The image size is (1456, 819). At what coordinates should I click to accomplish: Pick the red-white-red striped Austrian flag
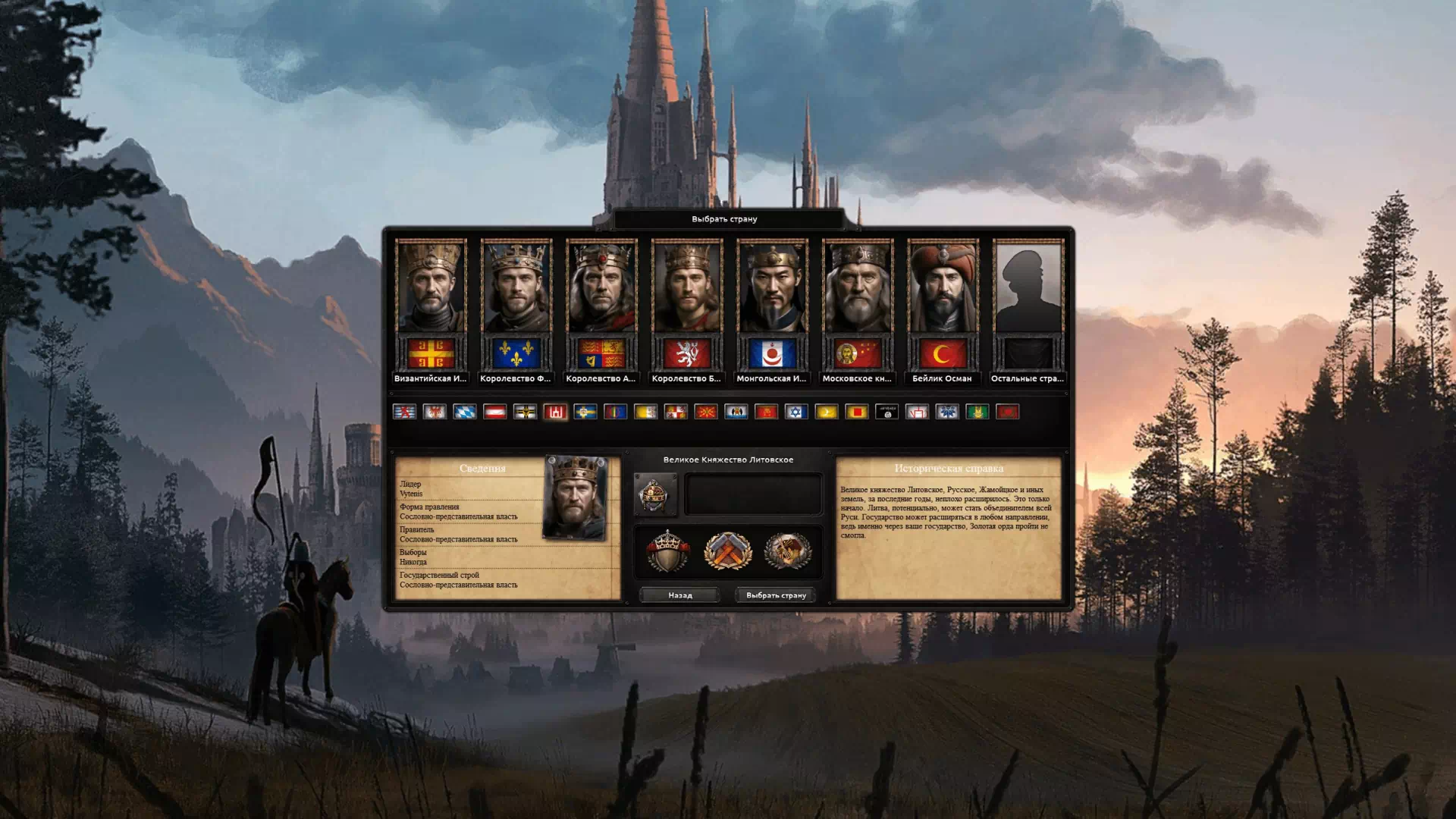tap(495, 412)
